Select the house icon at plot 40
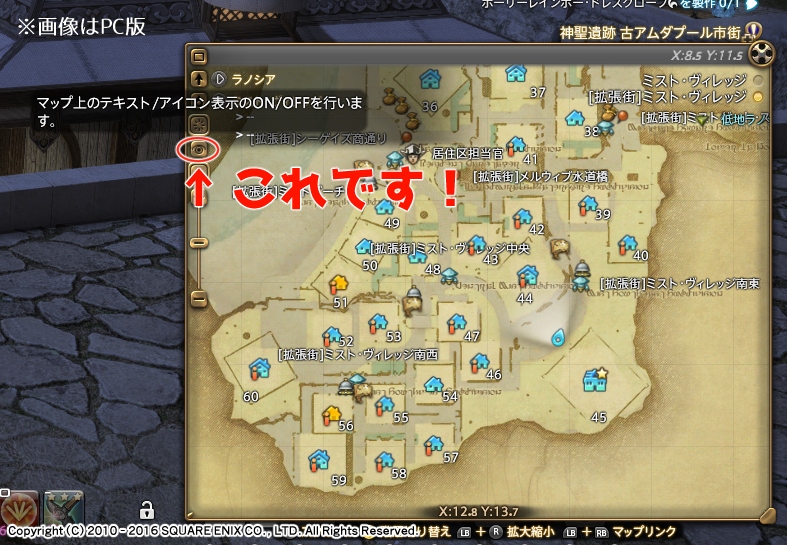 tap(628, 243)
